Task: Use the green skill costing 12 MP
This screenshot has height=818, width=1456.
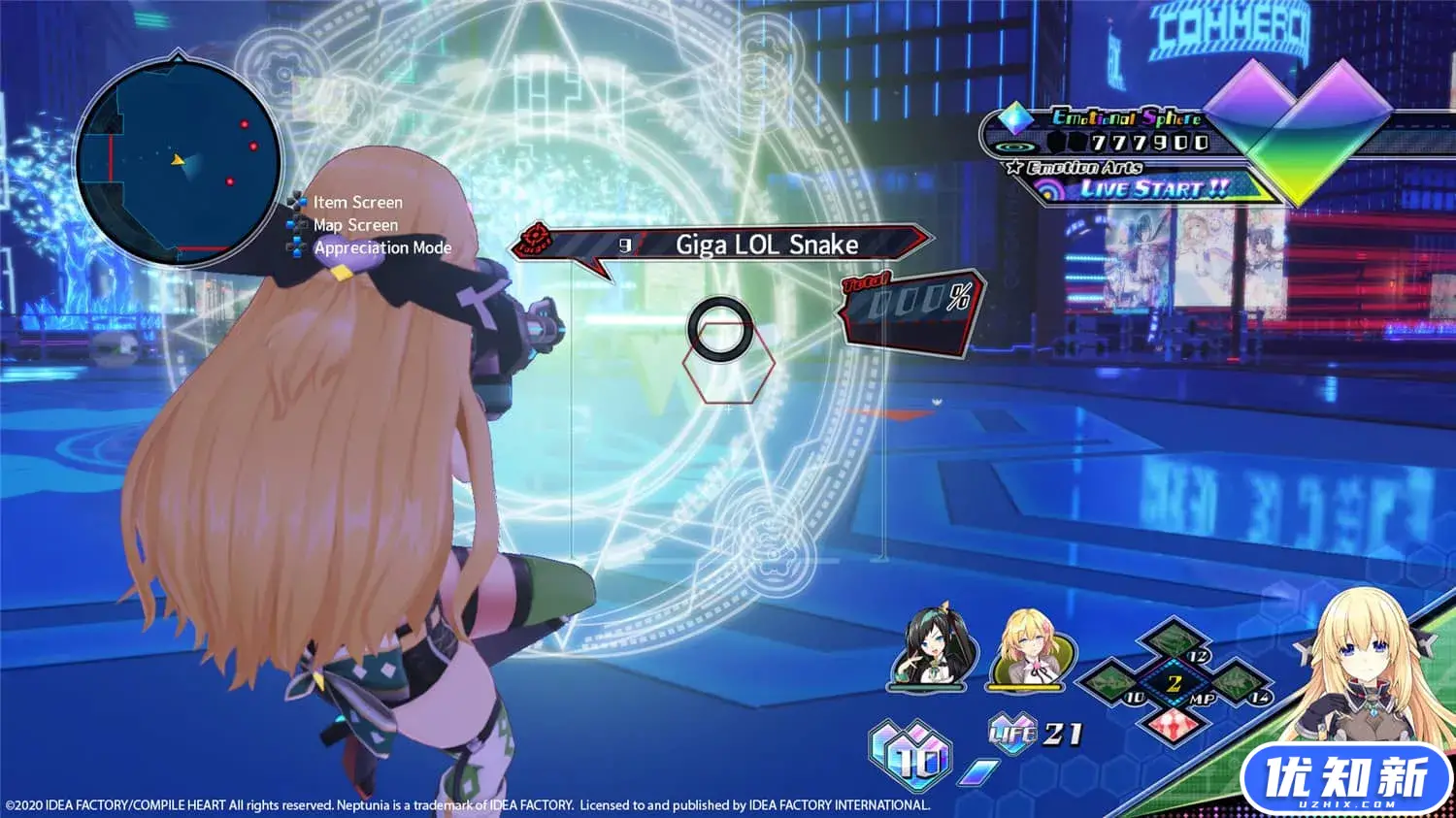Action: click(1175, 643)
